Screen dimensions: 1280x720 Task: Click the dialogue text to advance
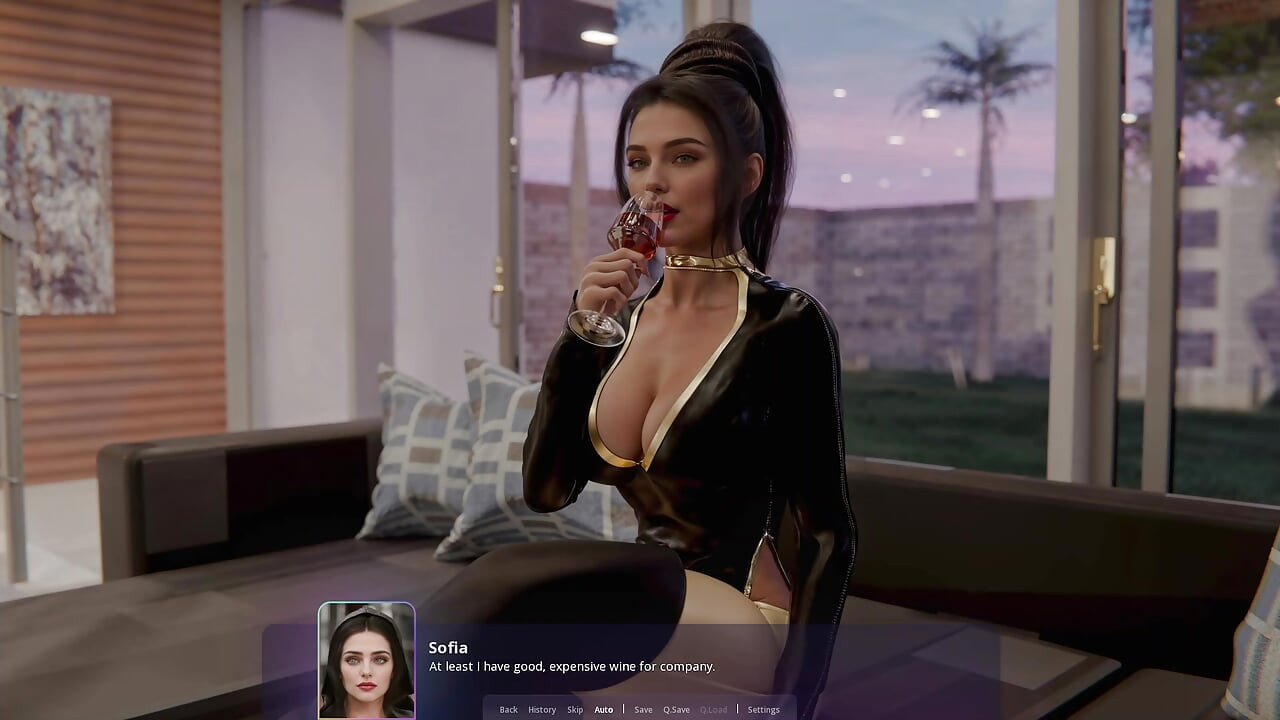pos(571,666)
